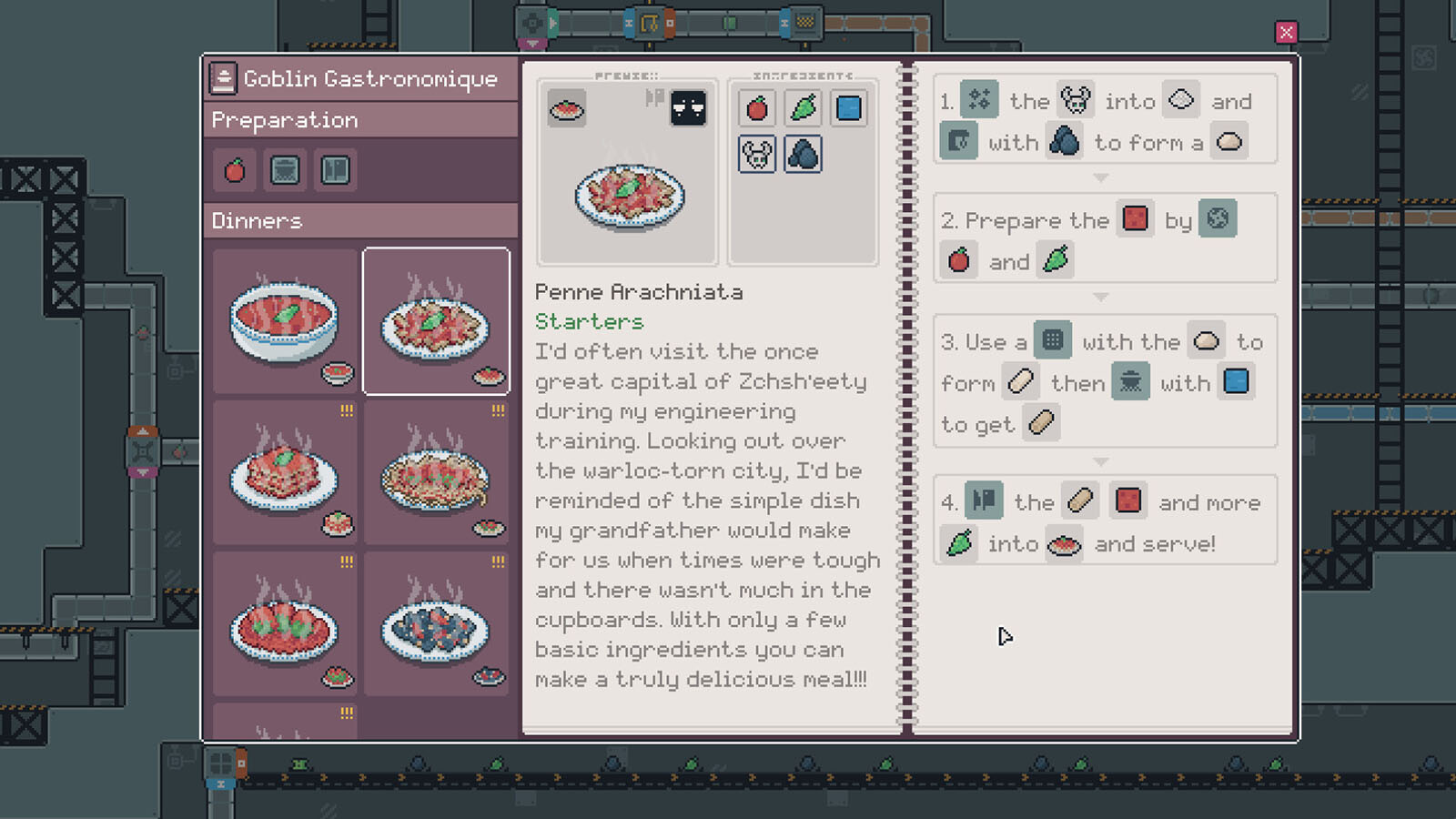Select the dark blue rocks ingredient slot

[803, 155]
